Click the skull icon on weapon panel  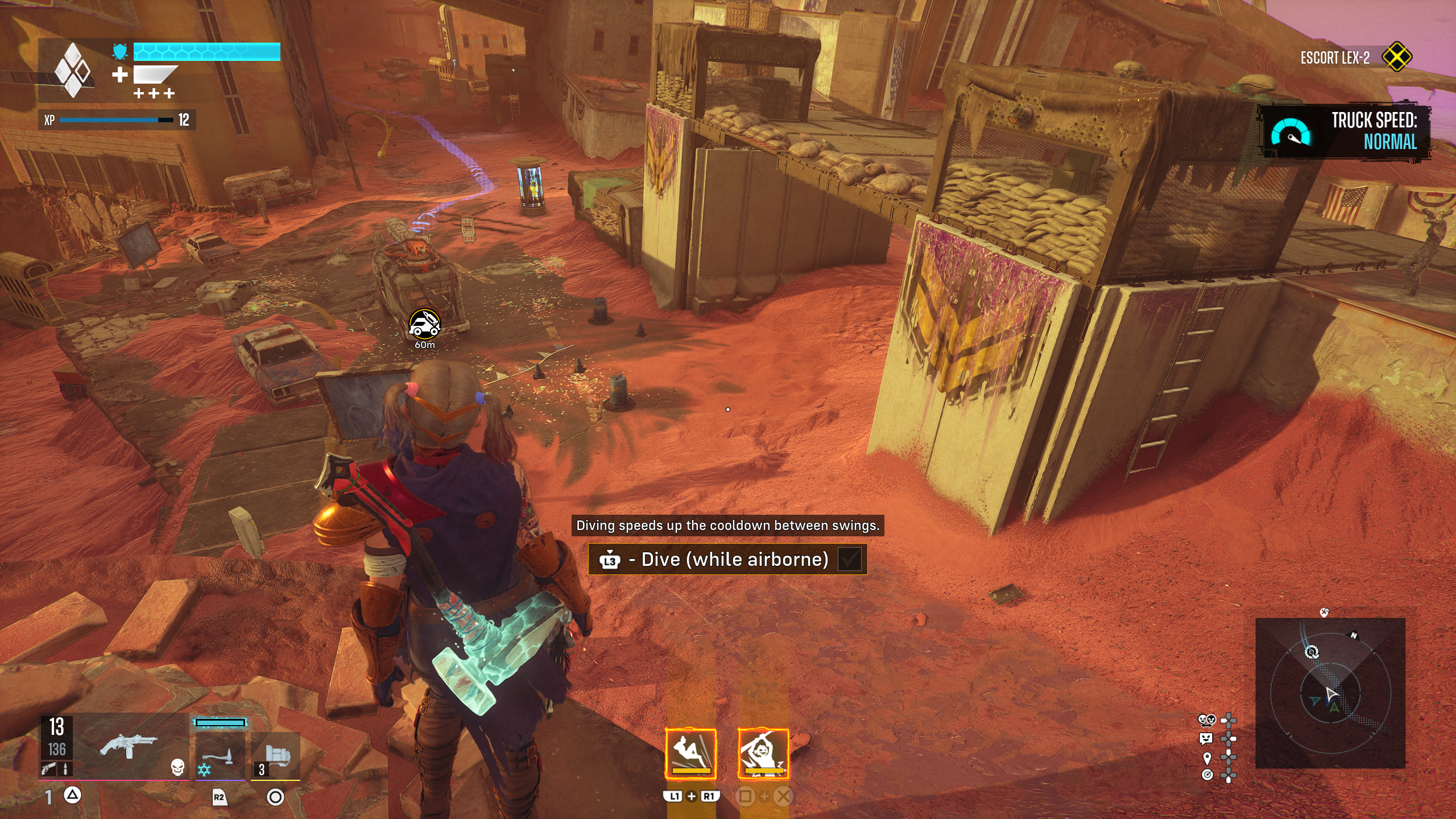(x=177, y=768)
